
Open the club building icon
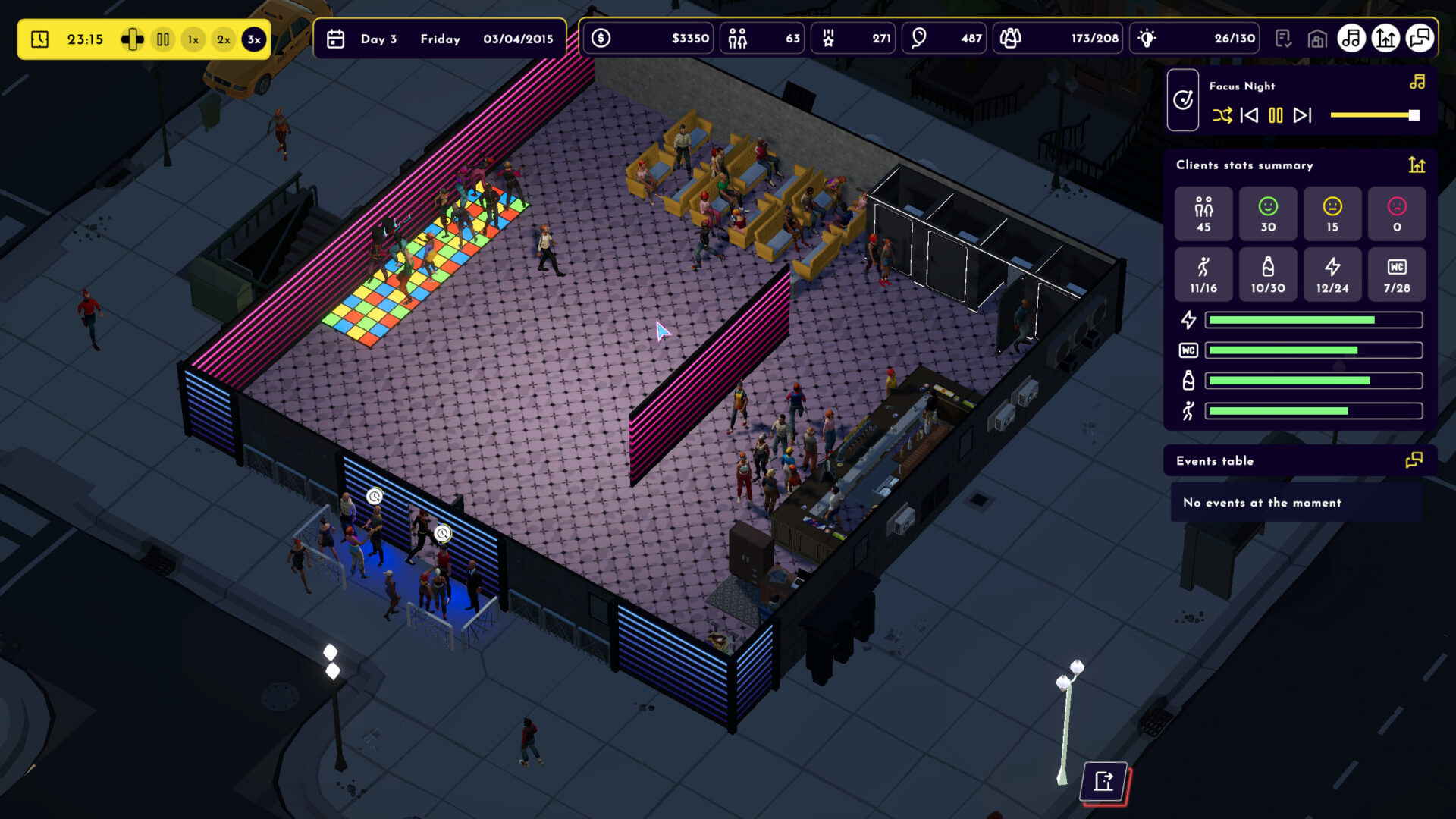(1317, 39)
